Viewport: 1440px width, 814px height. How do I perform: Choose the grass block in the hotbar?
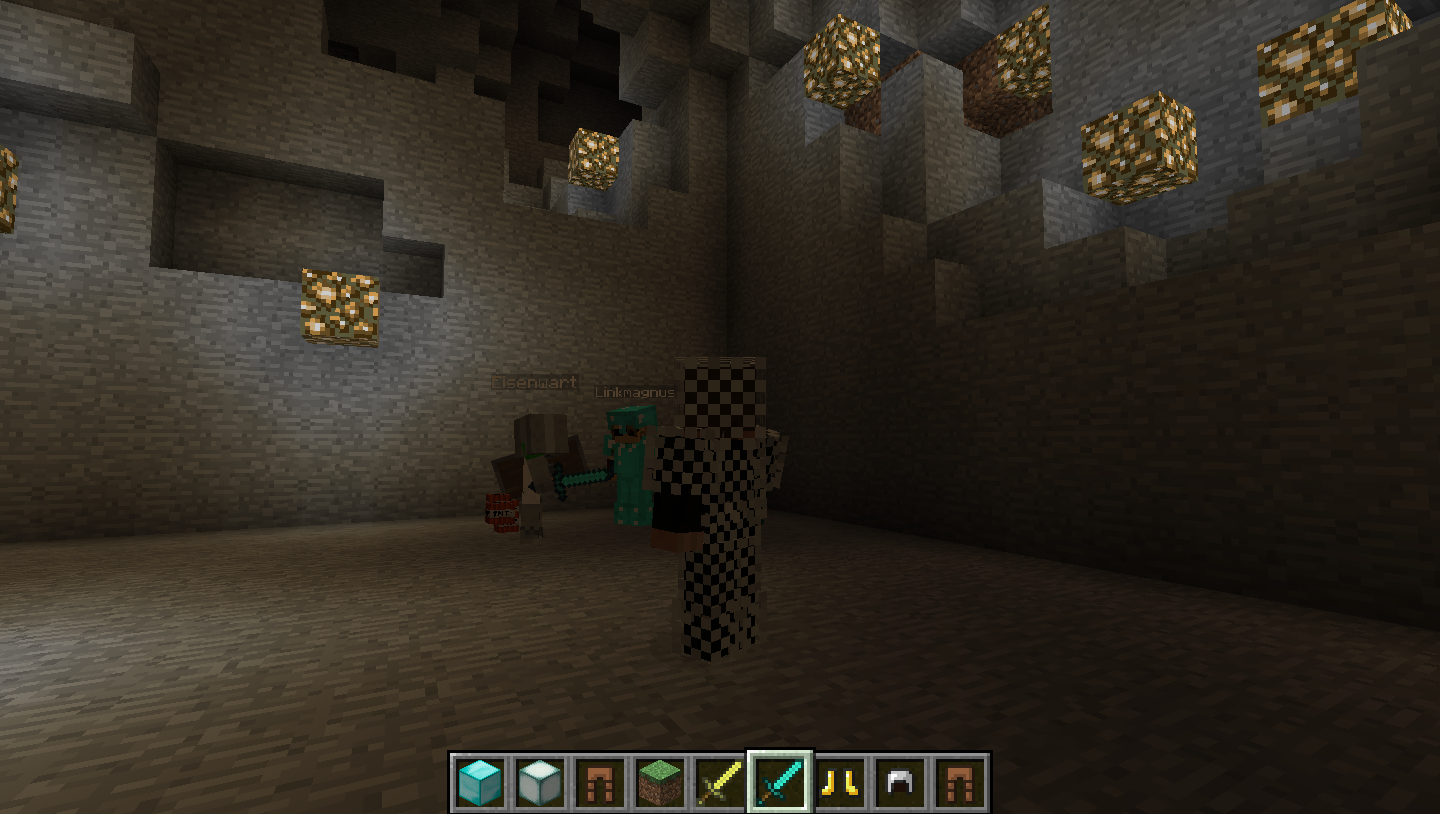click(x=659, y=782)
